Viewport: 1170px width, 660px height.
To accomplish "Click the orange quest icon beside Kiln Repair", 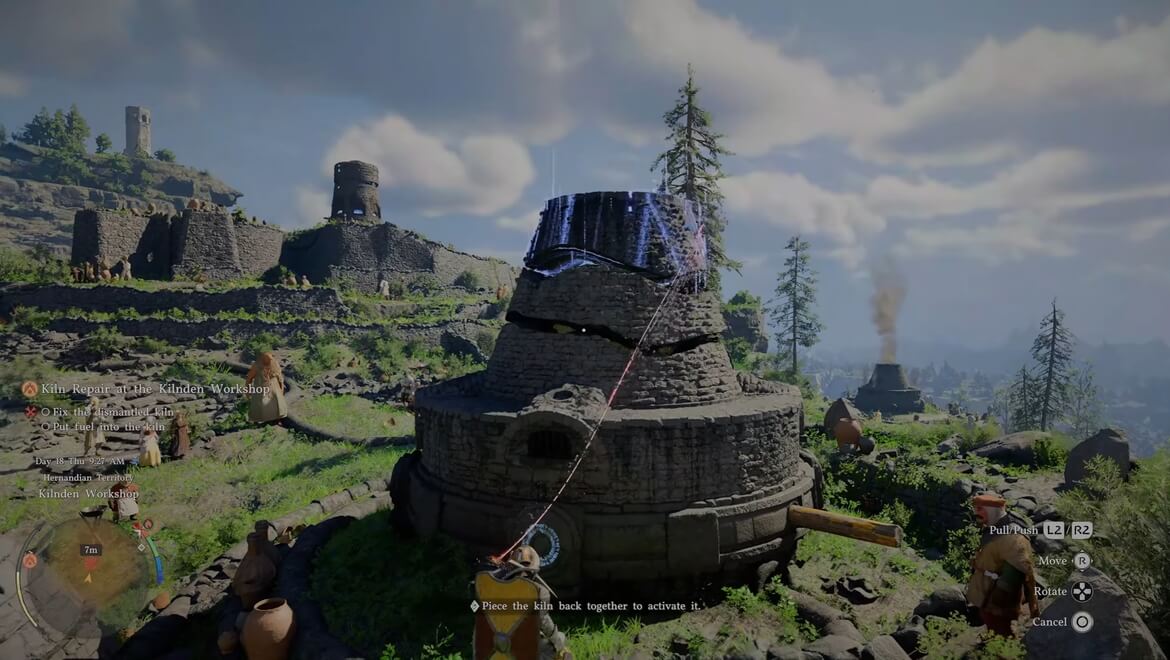I will coord(30,388).
